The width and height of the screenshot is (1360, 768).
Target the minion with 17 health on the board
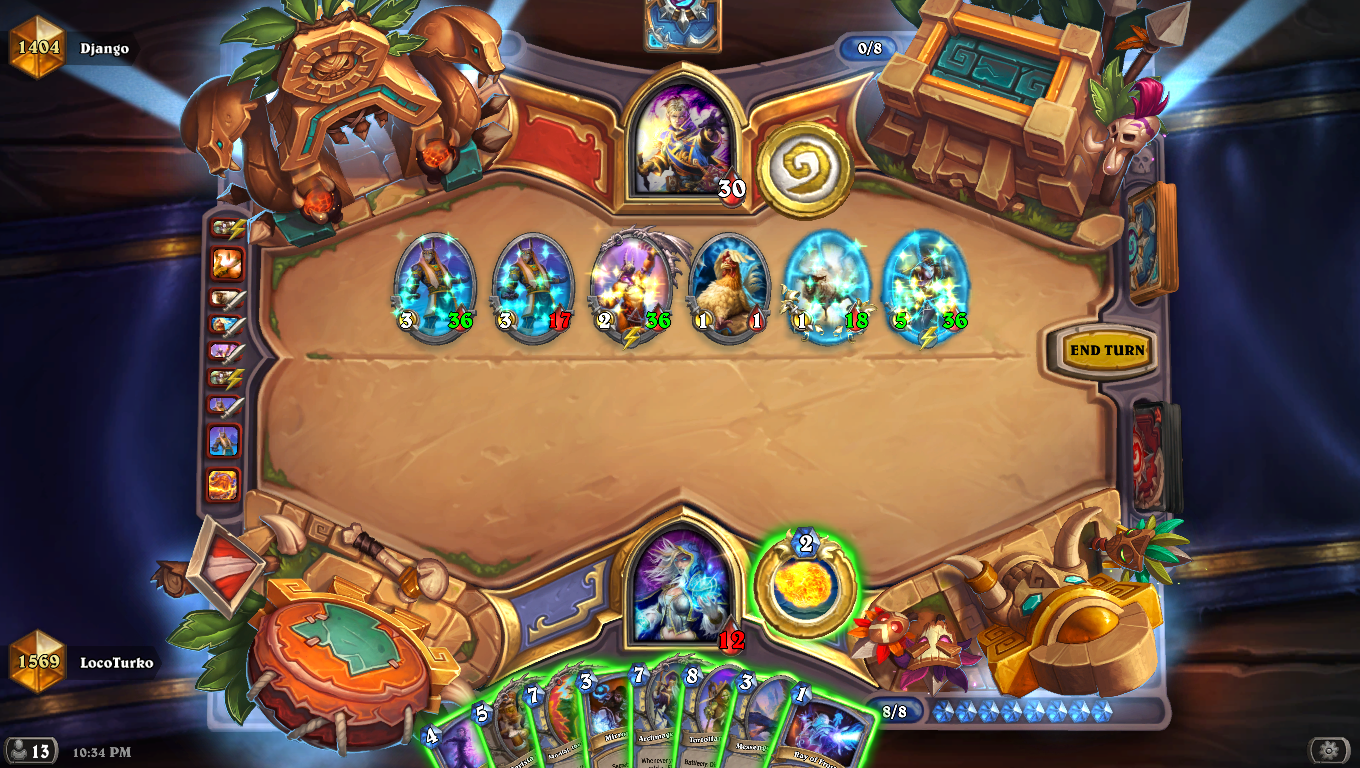tap(528, 285)
